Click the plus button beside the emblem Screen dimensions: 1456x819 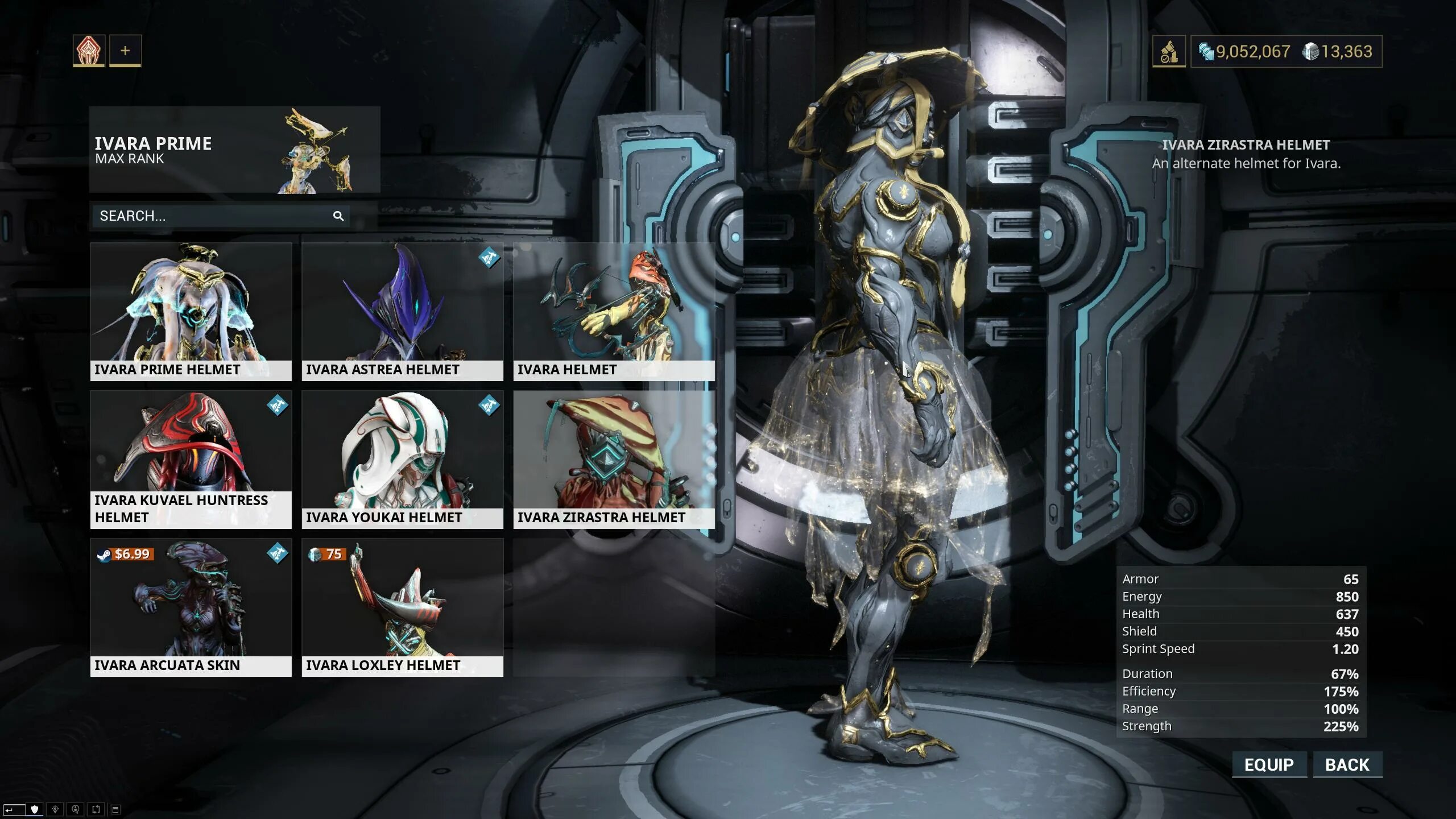coord(125,51)
